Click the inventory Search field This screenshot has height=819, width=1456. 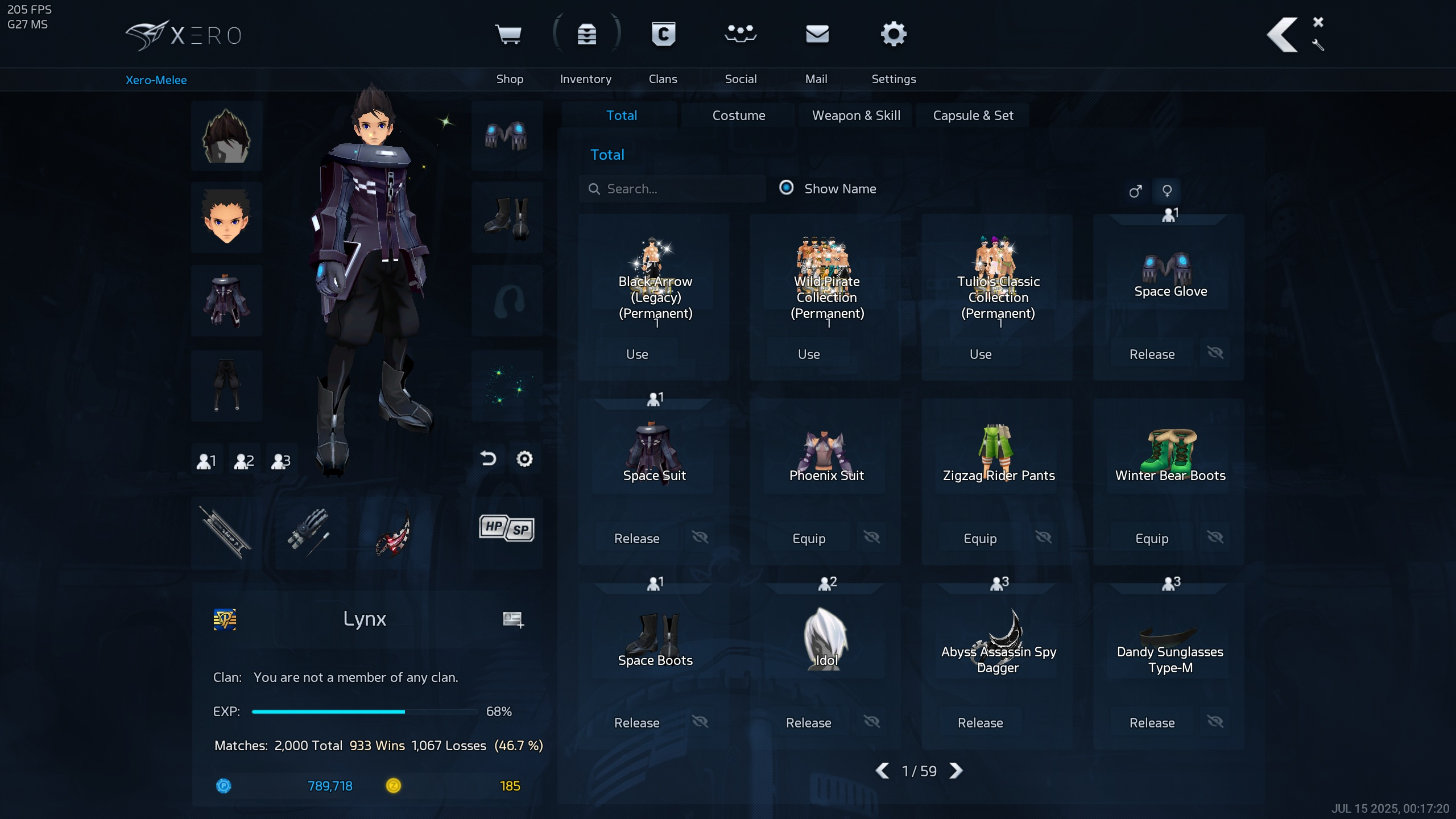click(x=677, y=189)
